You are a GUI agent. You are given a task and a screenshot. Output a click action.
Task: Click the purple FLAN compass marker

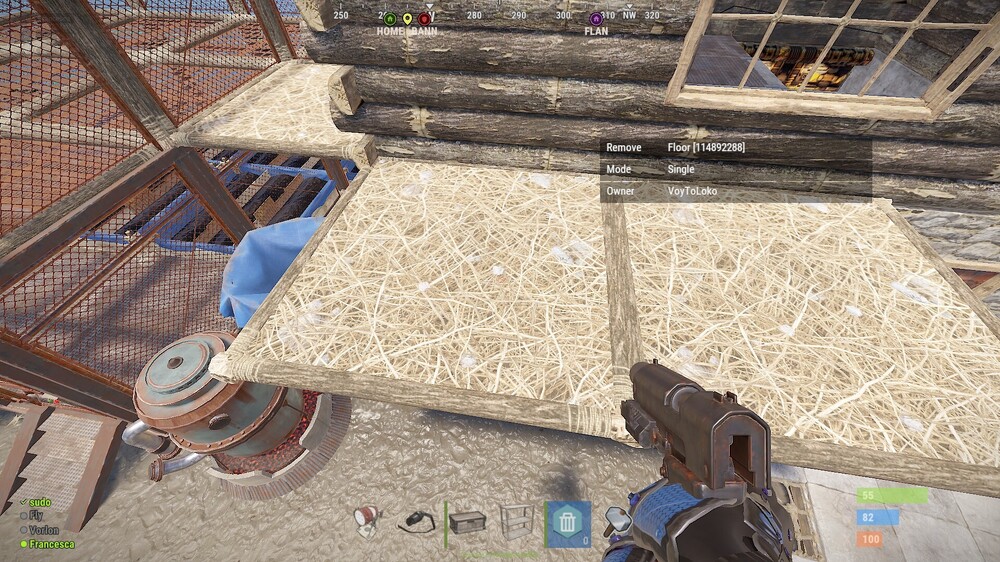[x=597, y=19]
